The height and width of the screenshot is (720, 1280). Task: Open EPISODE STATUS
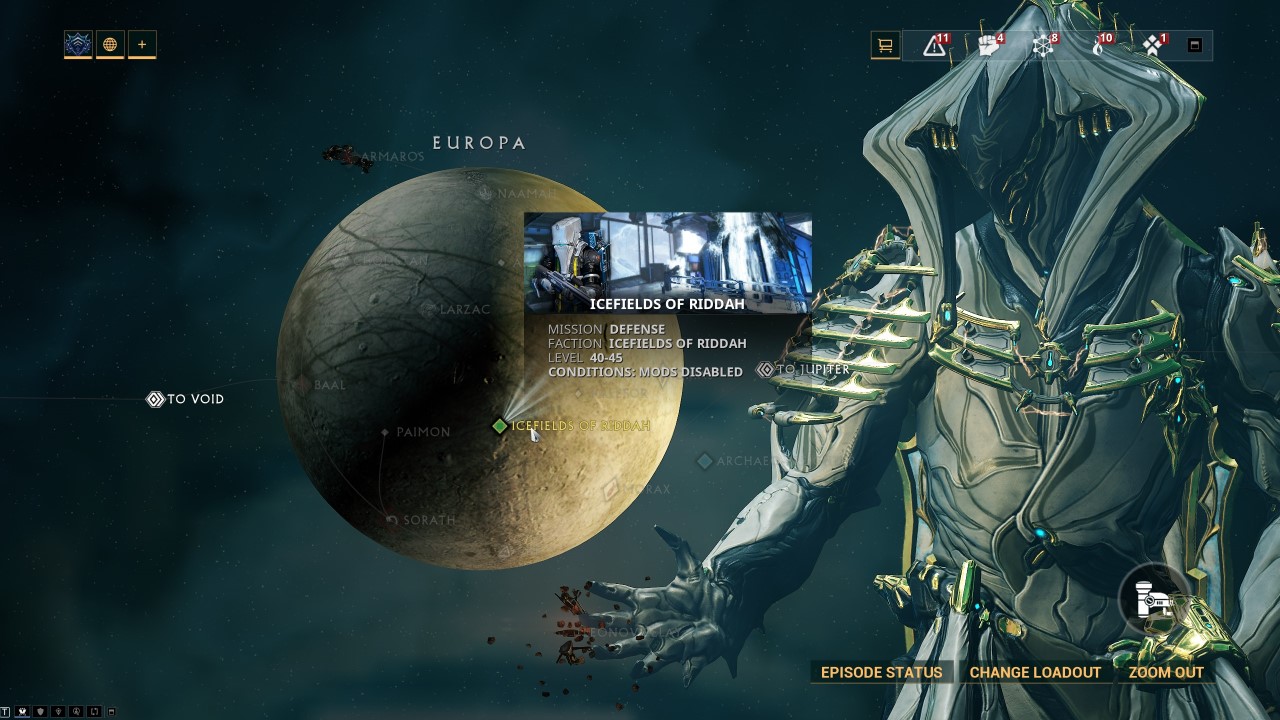pyautogui.click(x=881, y=672)
